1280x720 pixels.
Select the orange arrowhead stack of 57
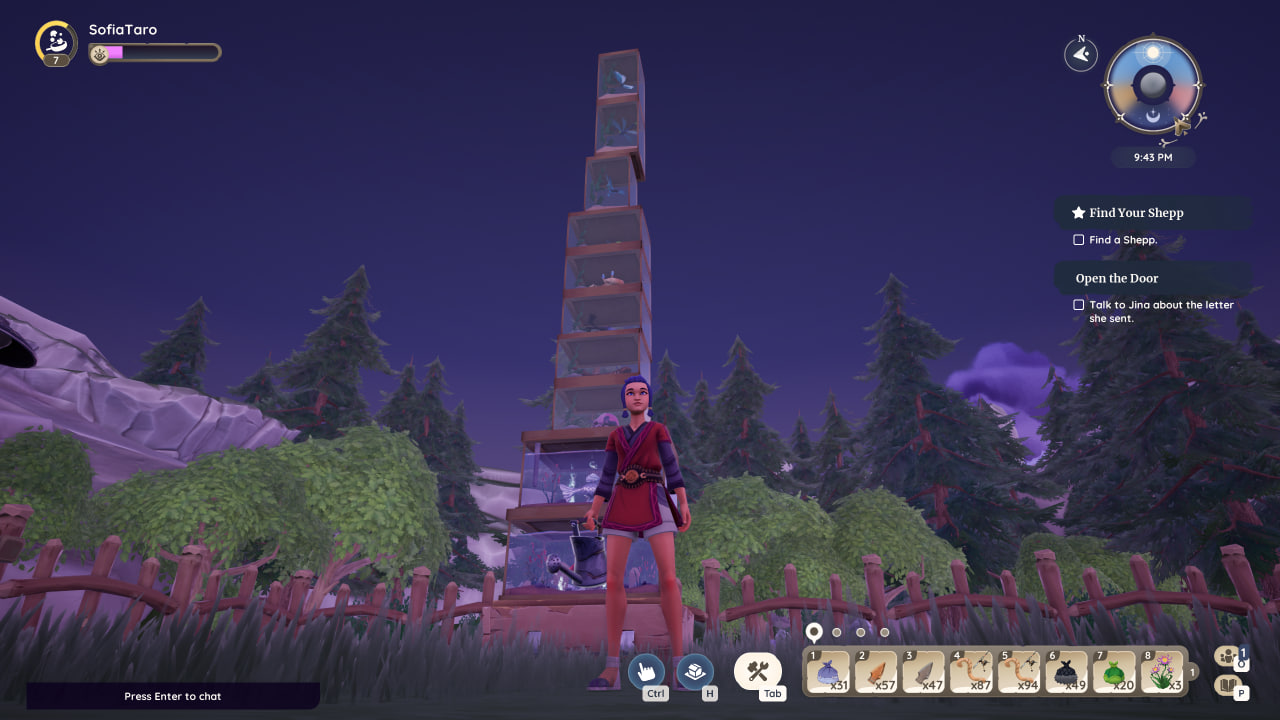[876, 671]
